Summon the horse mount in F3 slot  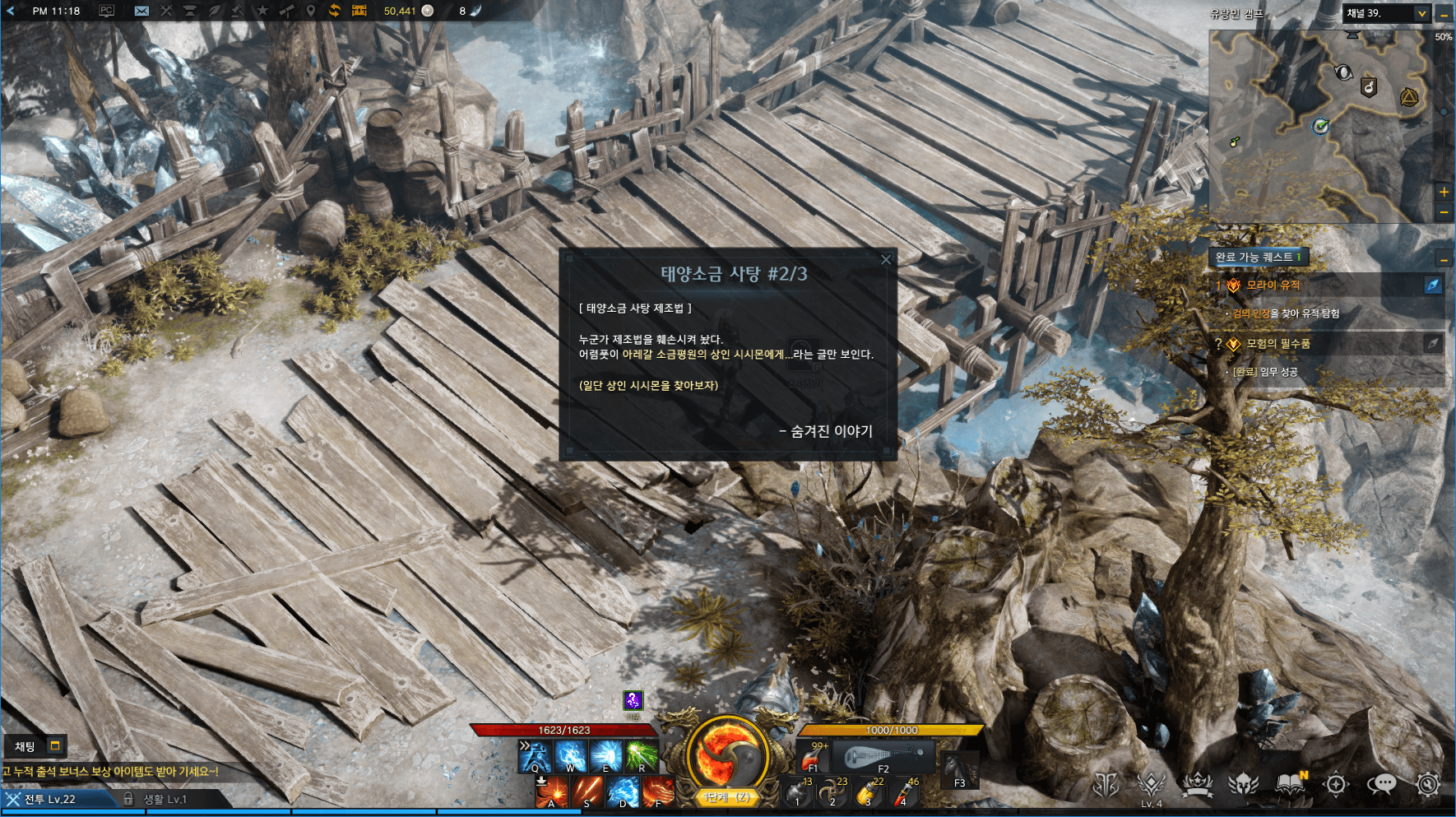pos(959,771)
